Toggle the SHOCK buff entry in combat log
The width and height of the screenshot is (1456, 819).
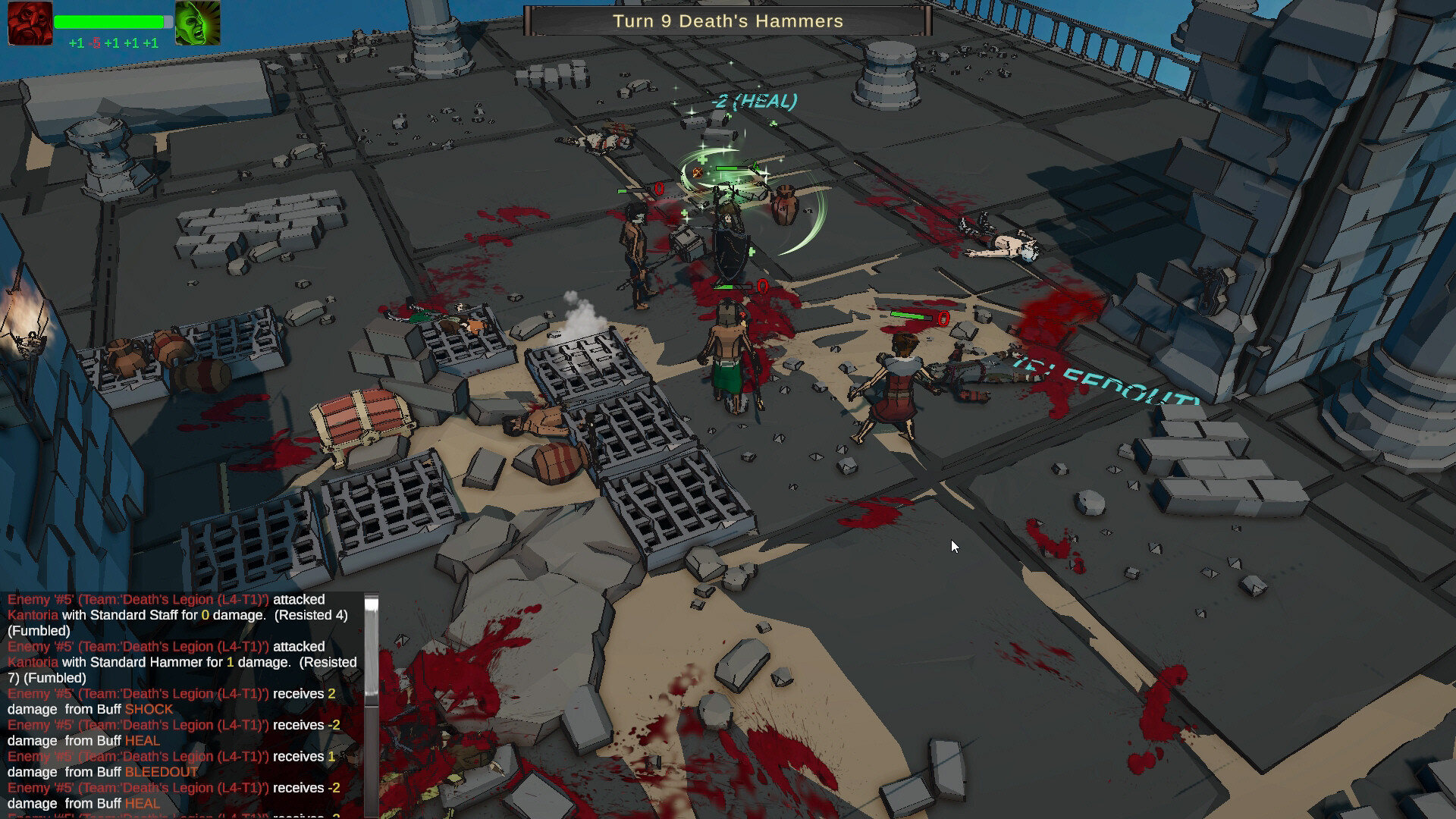pos(149,709)
